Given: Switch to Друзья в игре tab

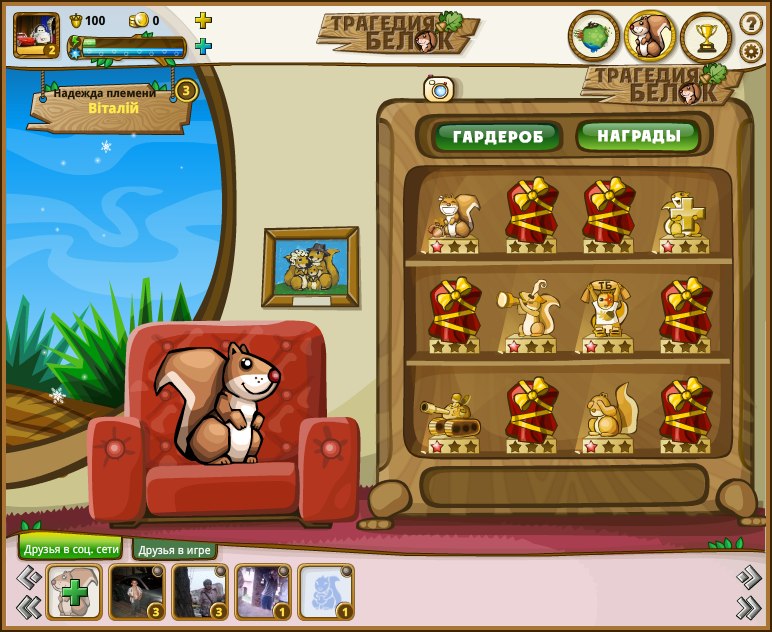Looking at the screenshot, I should (175, 550).
